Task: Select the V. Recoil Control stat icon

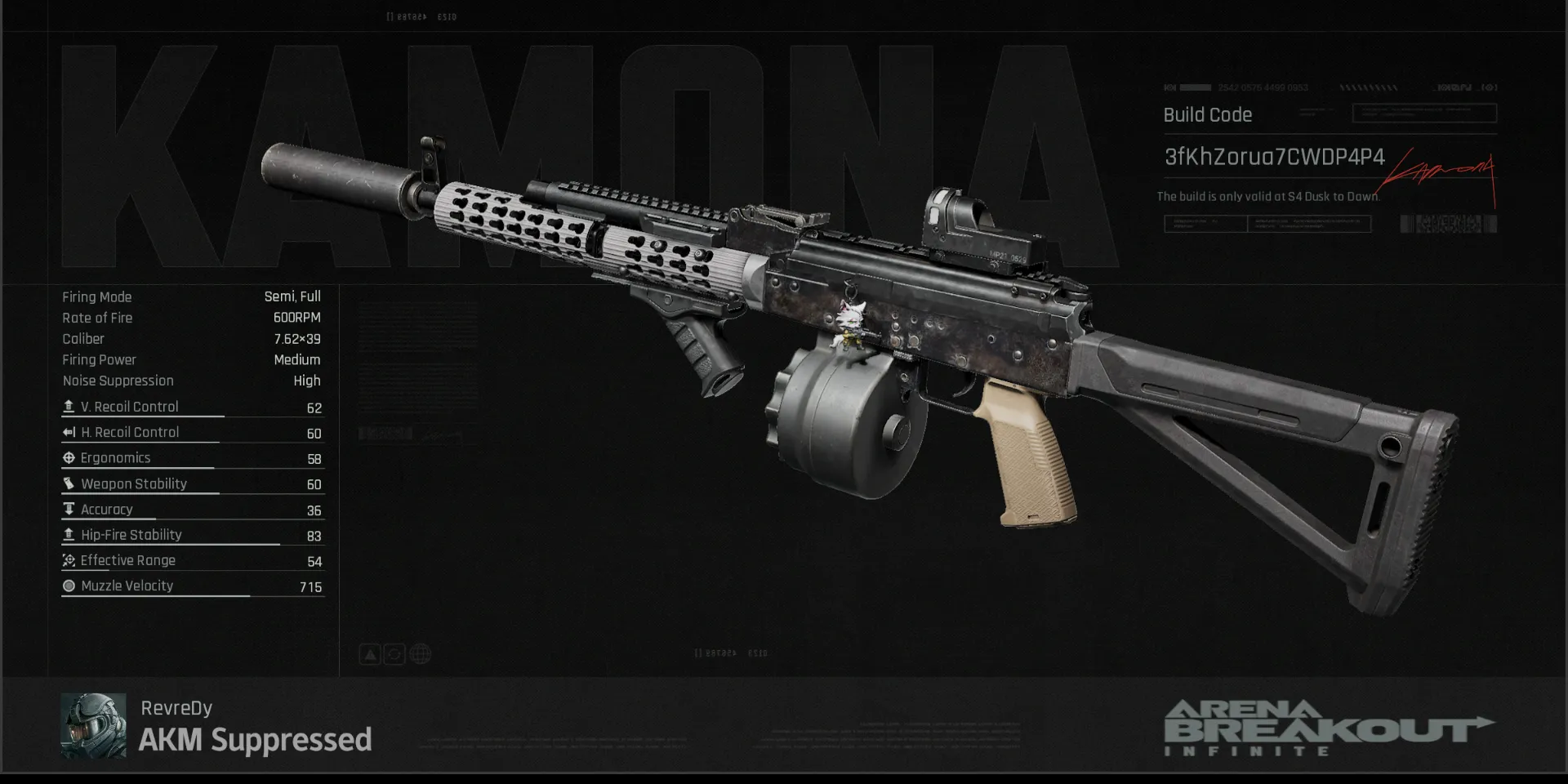Action: (x=69, y=407)
